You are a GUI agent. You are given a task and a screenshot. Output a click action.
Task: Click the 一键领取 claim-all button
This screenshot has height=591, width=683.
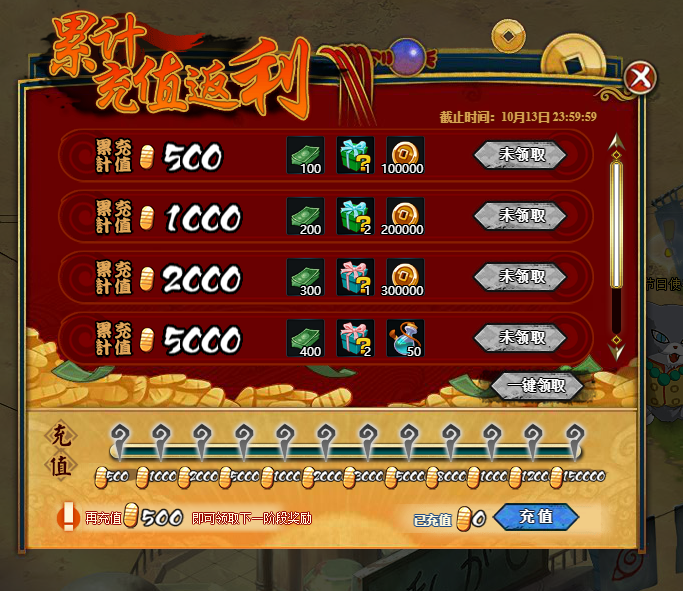coord(536,386)
